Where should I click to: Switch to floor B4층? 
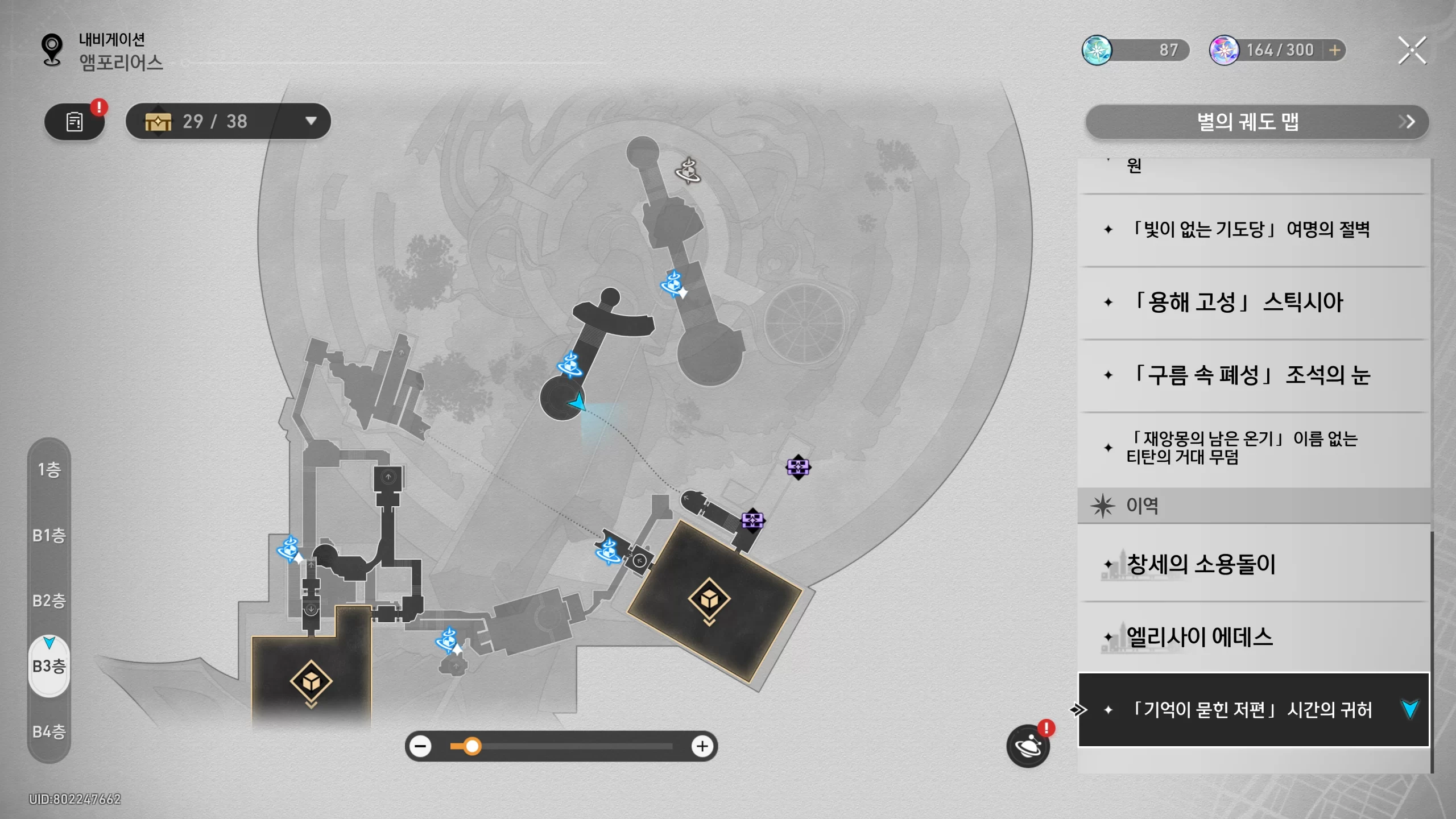49,731
